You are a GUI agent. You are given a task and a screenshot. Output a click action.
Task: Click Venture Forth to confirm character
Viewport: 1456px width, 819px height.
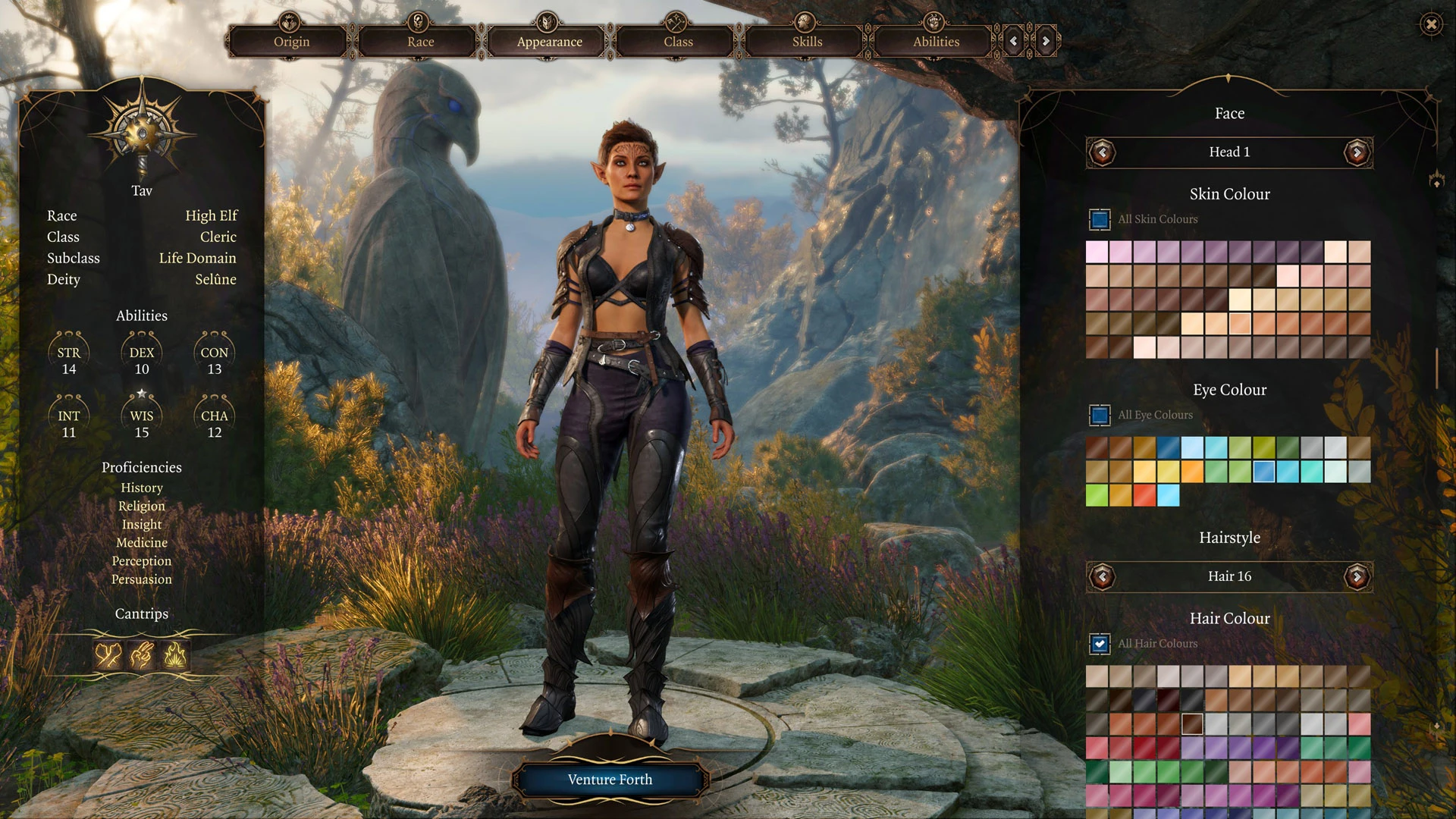[610, 780]
